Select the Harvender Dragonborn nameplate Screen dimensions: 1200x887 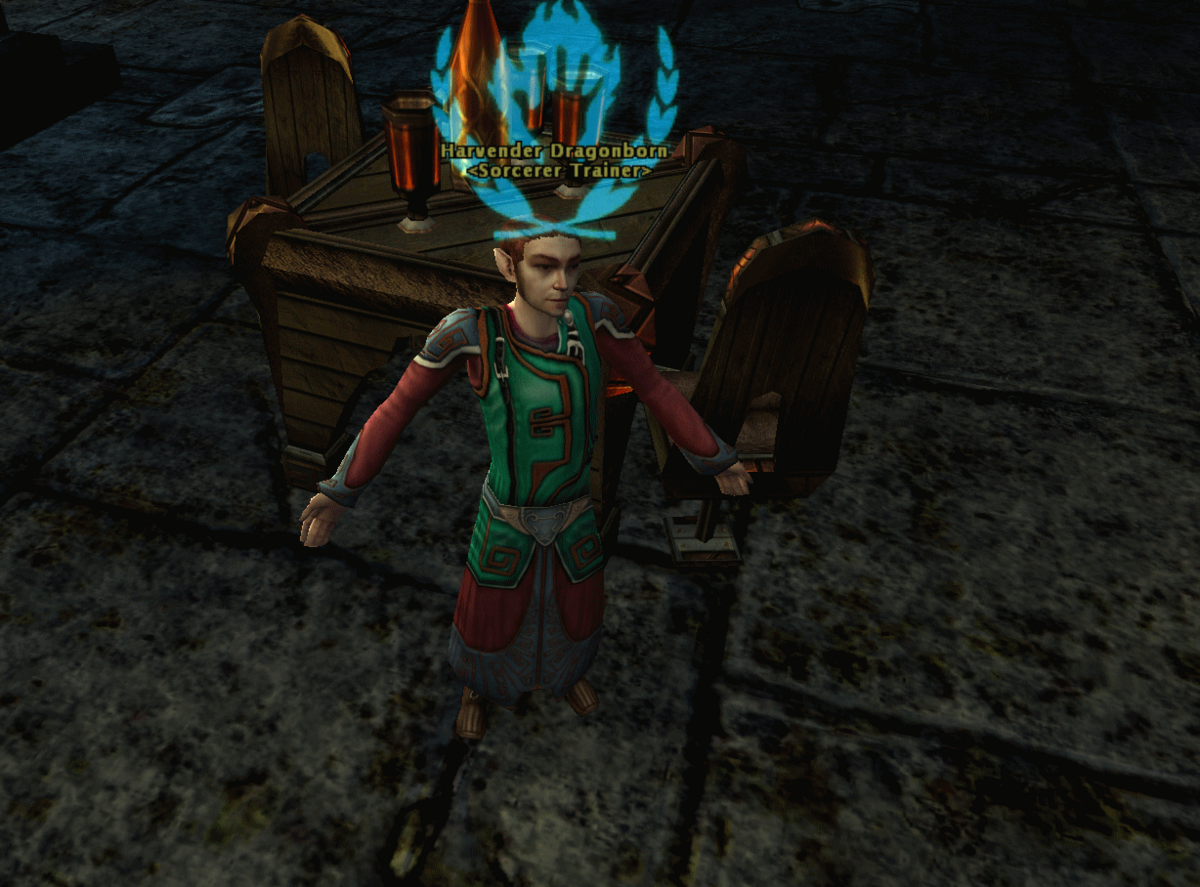point(554,150)
